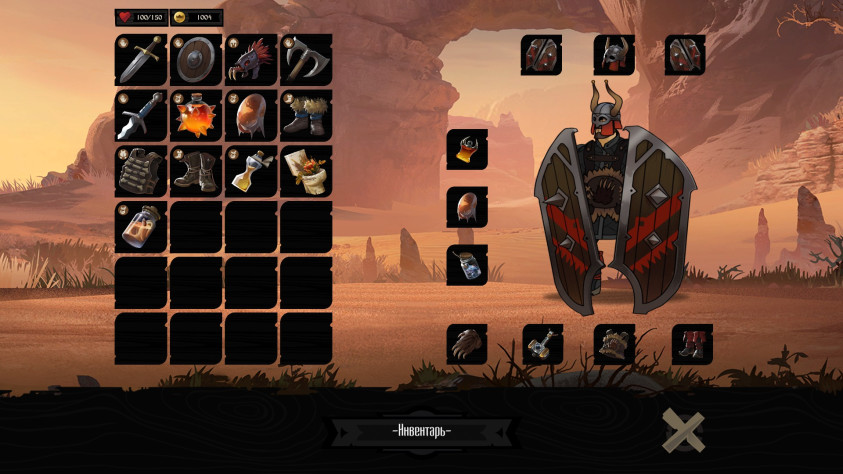Select the fur-trimmed boots in inventory
The height and width of the screenshot is (474, 843).
click(x=306, y=115)
